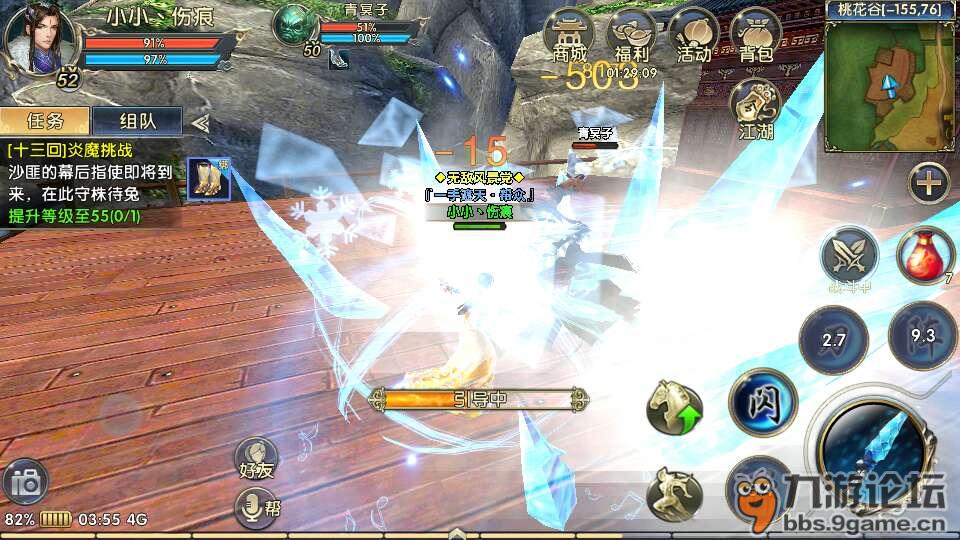Take a screenshot with the camera button
Screen dimensions: 960x540
click(25, 484)
